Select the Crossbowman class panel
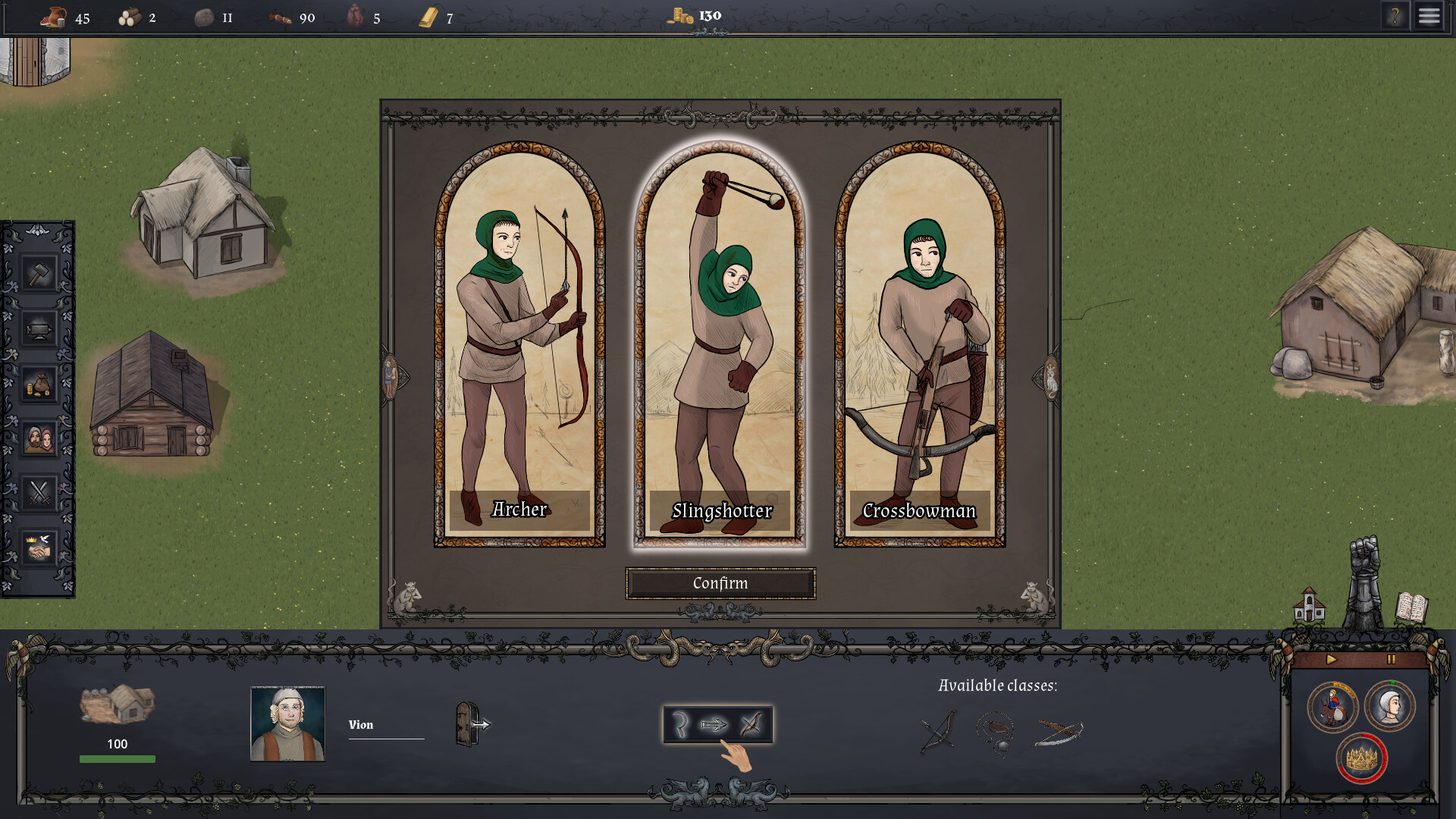Viewport: 1456px width, 819px height. tap(918, 341)
